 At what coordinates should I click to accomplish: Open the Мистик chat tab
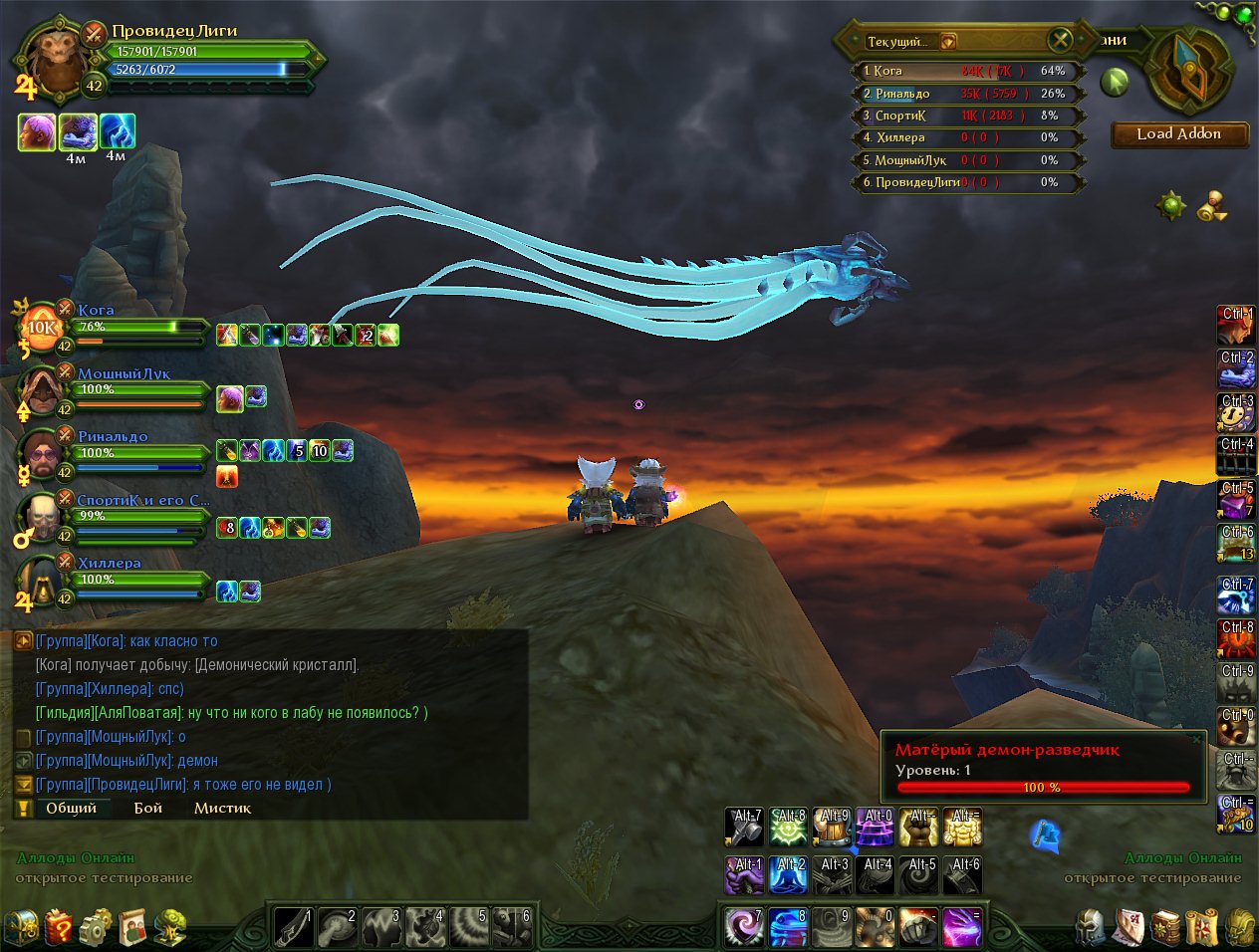click(x=222, y=808)
